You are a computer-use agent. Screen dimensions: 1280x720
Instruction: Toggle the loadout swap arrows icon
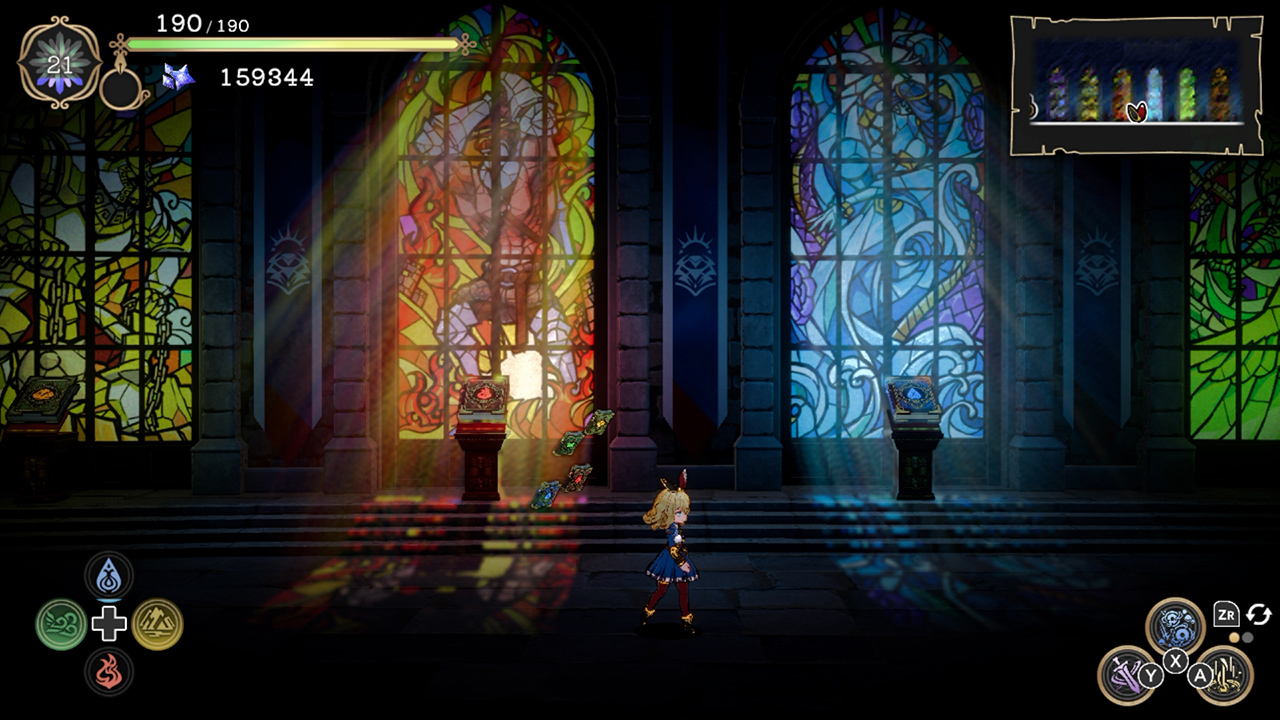click(x=1259, y=615)
